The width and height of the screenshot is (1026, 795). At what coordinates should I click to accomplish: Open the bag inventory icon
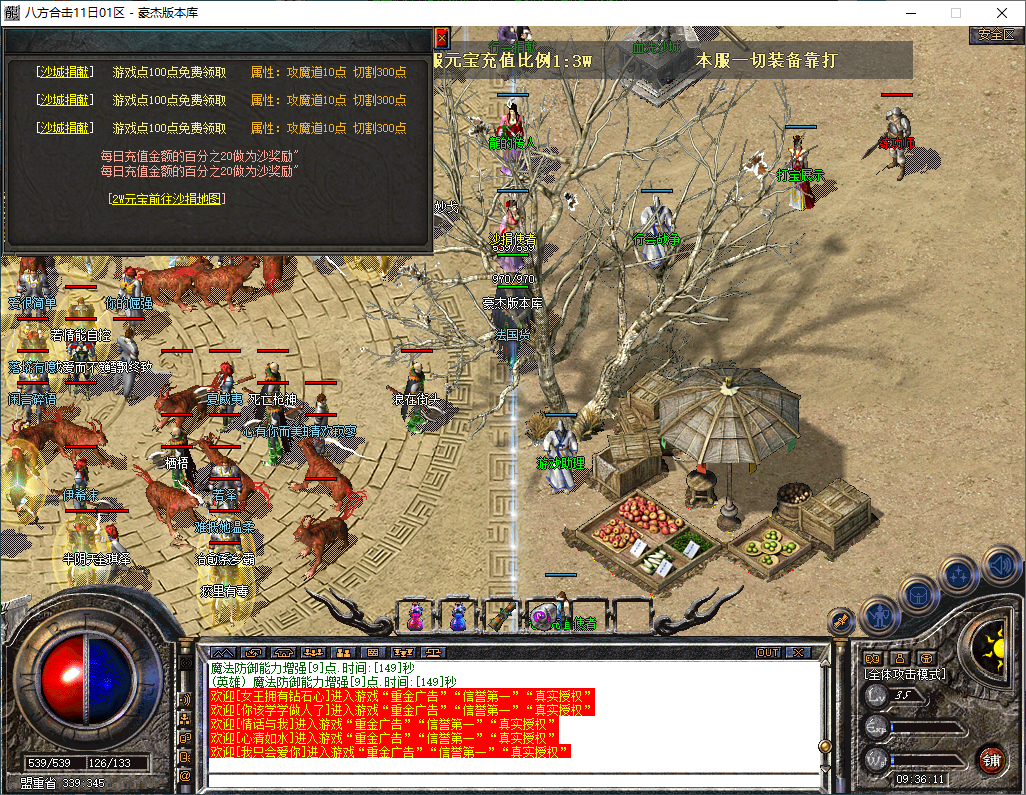[919, 594]
